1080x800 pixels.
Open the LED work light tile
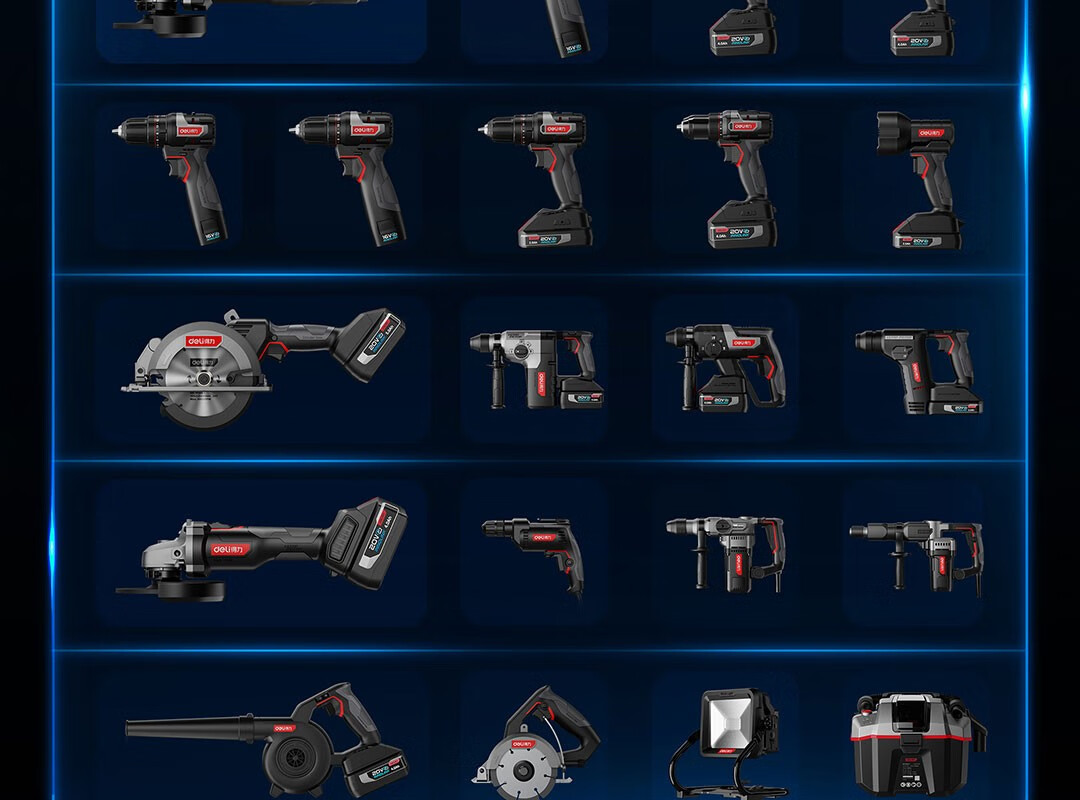[725, 740]
